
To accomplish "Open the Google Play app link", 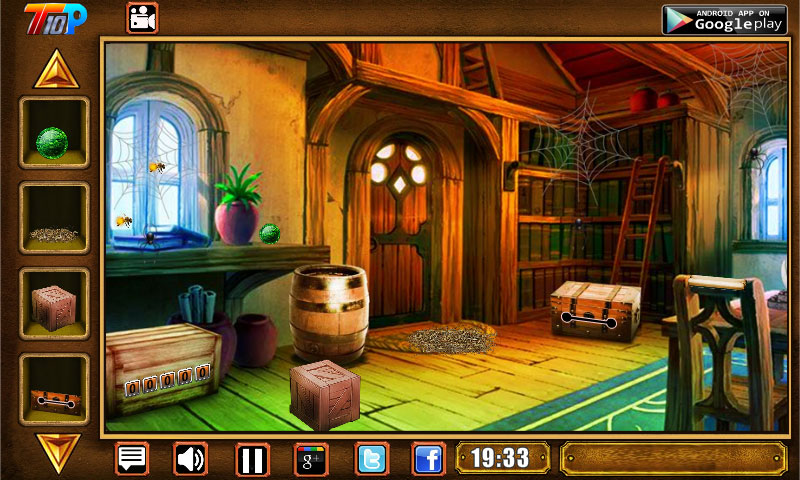I will [723, 18].
